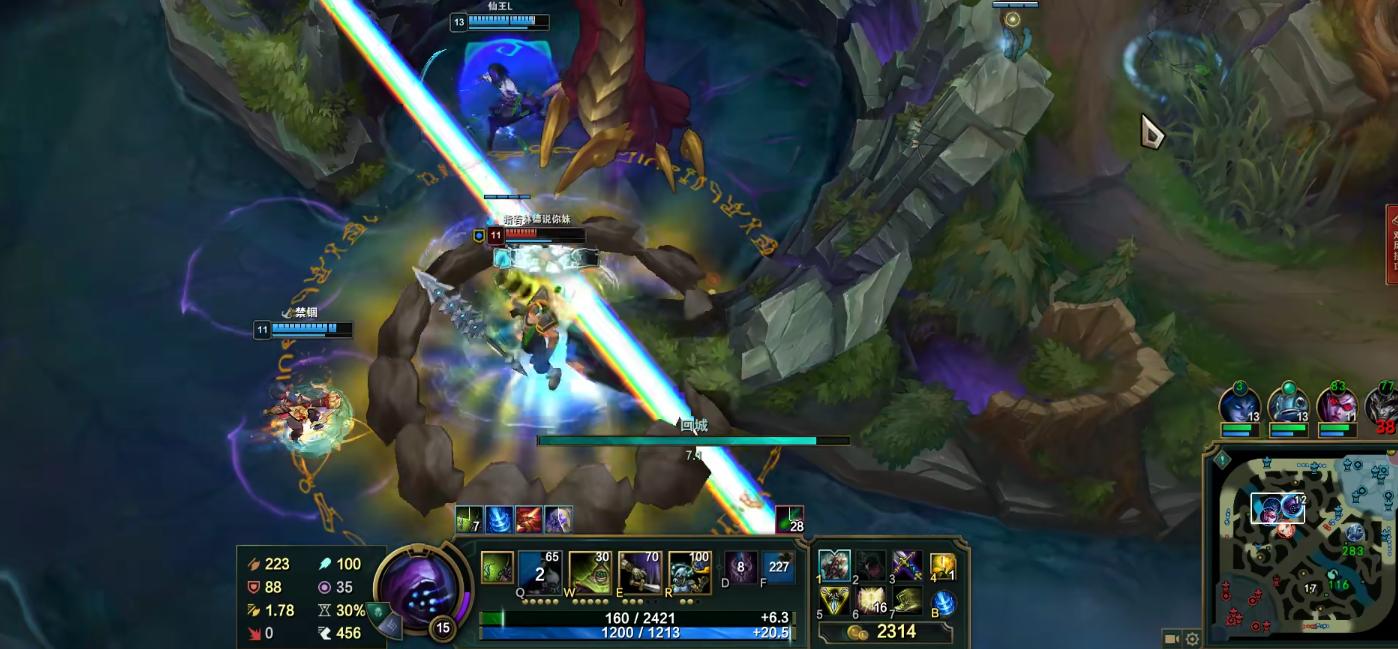The height and width of the screenshot is (649, 1398).
Task: Use the E ability icon
Action: click(x=640, y=573)
